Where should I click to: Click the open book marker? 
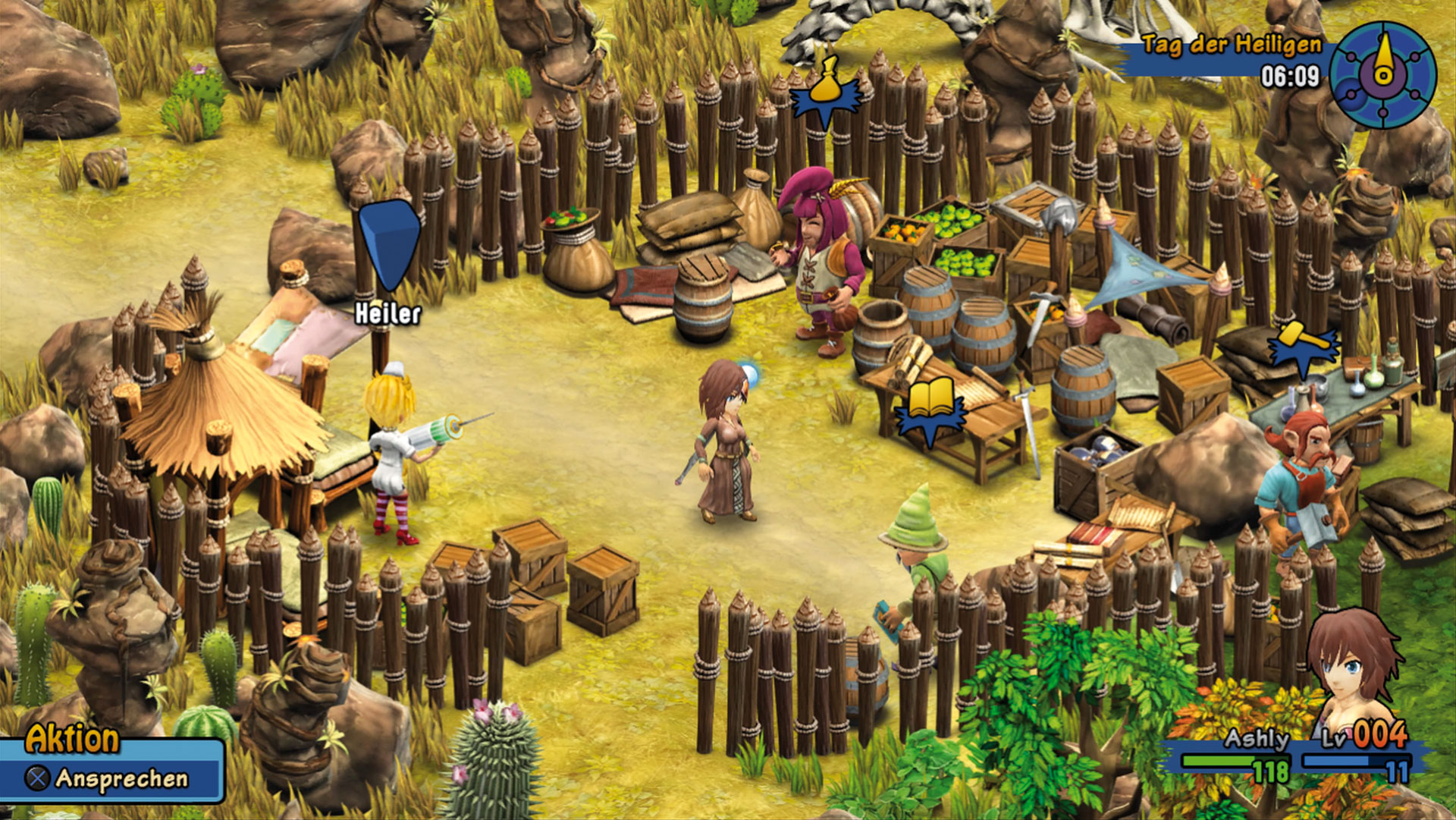930,402
